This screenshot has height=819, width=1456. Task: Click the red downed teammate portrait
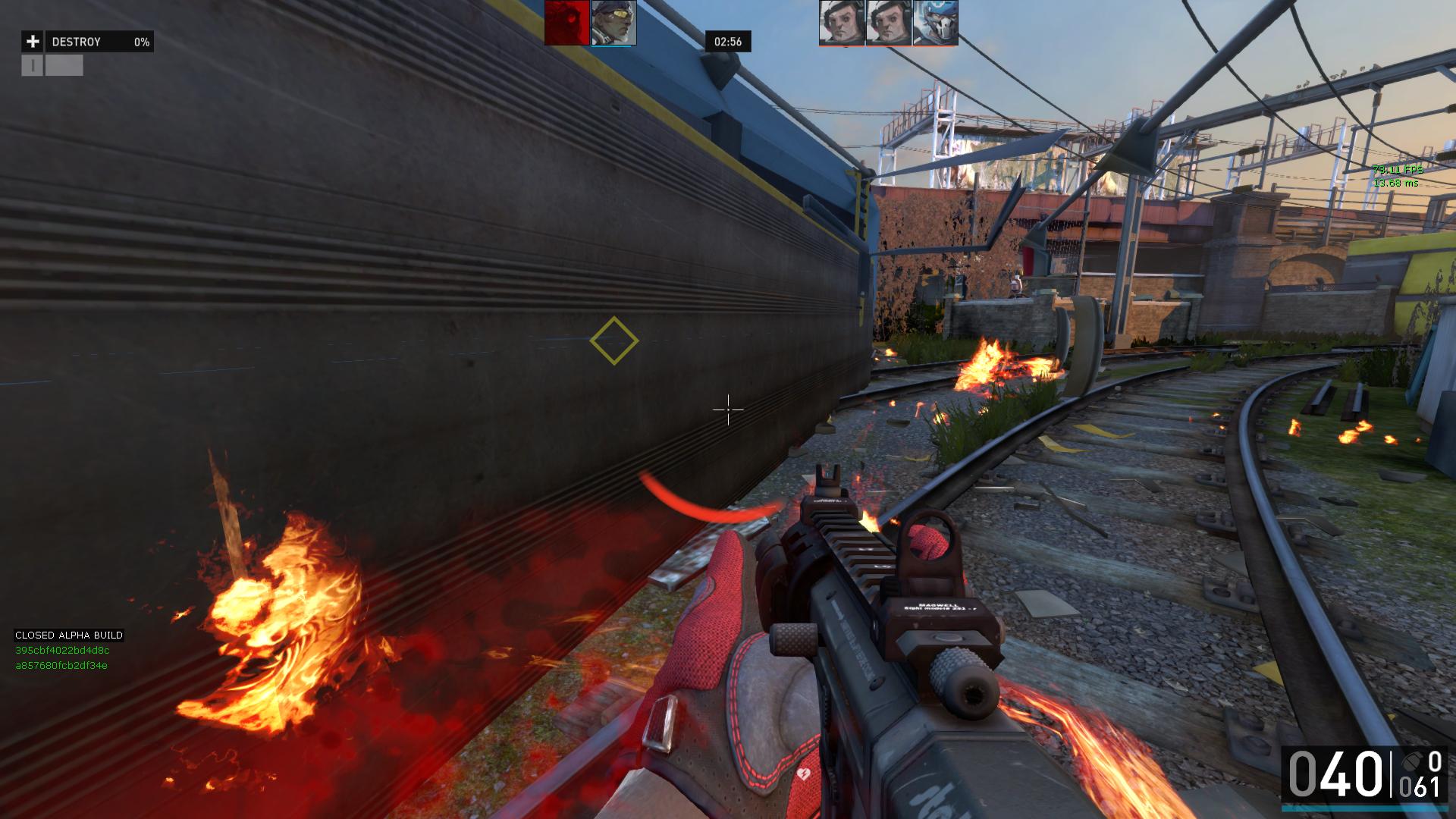coord(566,23)
